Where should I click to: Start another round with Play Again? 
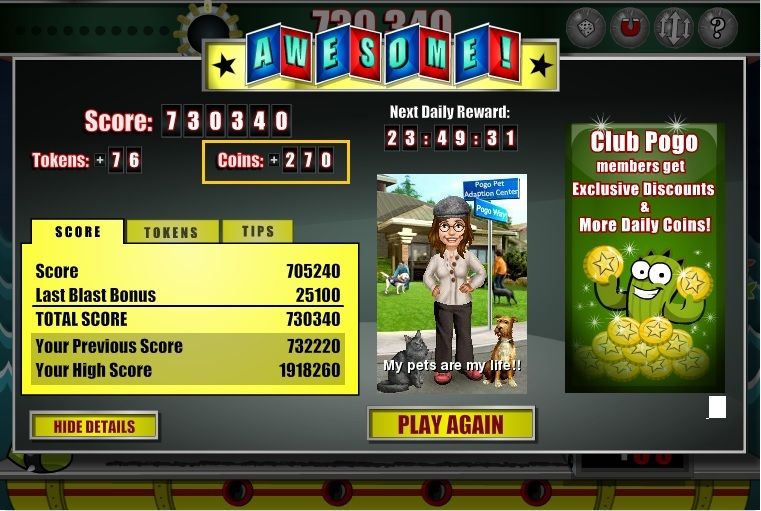(451, 424)
